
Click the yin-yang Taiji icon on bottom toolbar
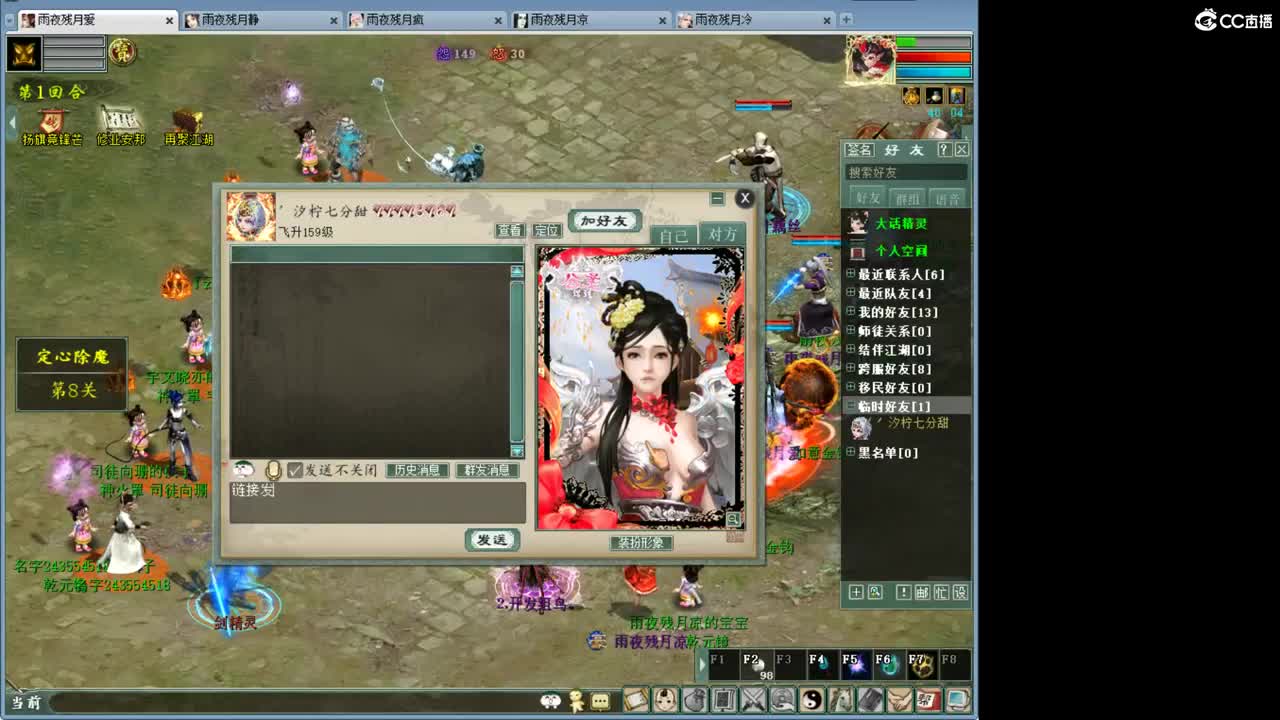coord(810,700)
